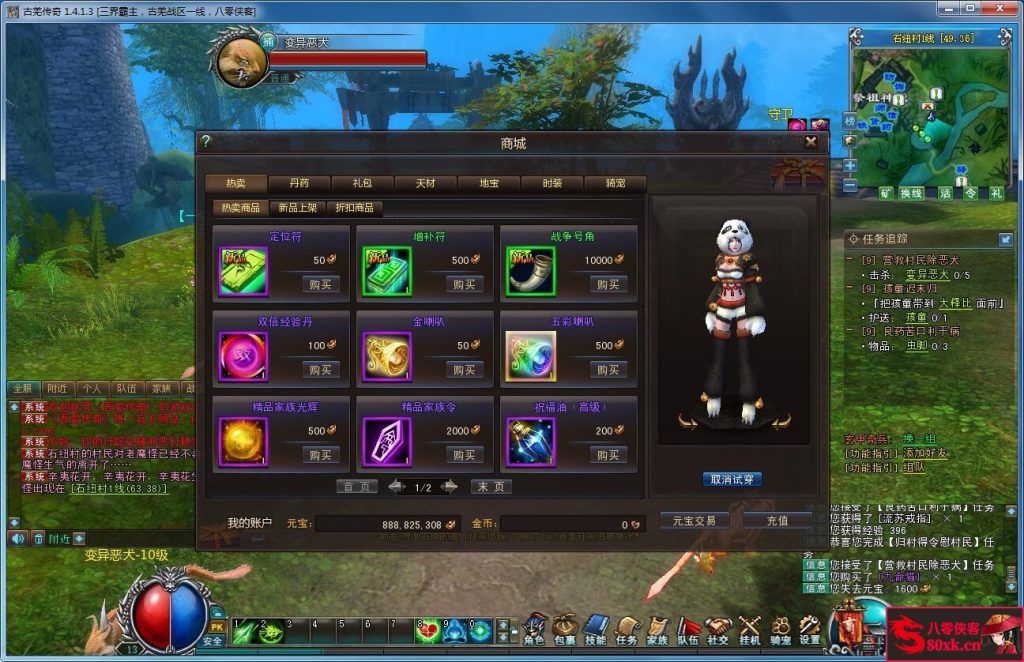Zoom in the minimap with plus button
The image size is (1024, 662).
click(850, 165)
